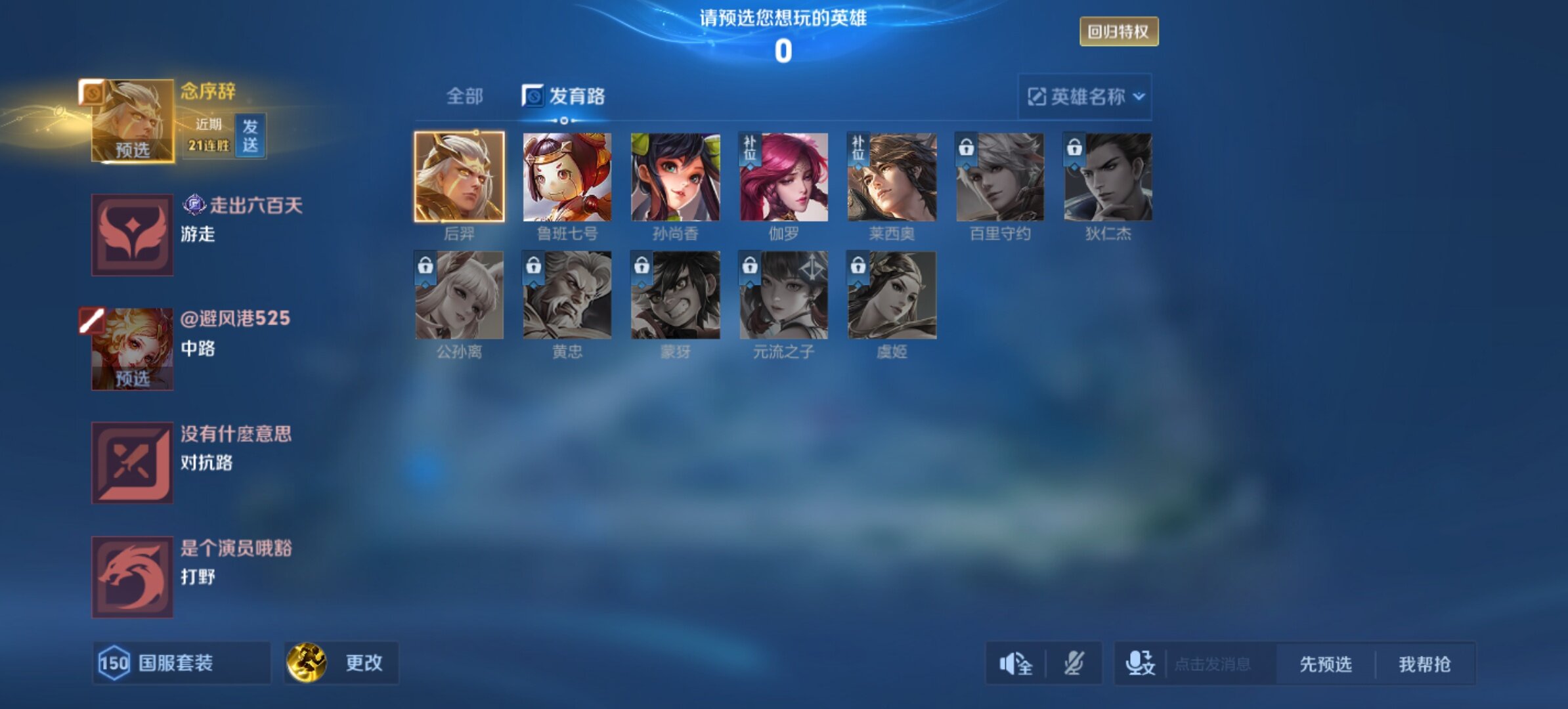Pick hero 鲁班七号 from the grid
Screen dimensions: 1568x709
point(567,177)
